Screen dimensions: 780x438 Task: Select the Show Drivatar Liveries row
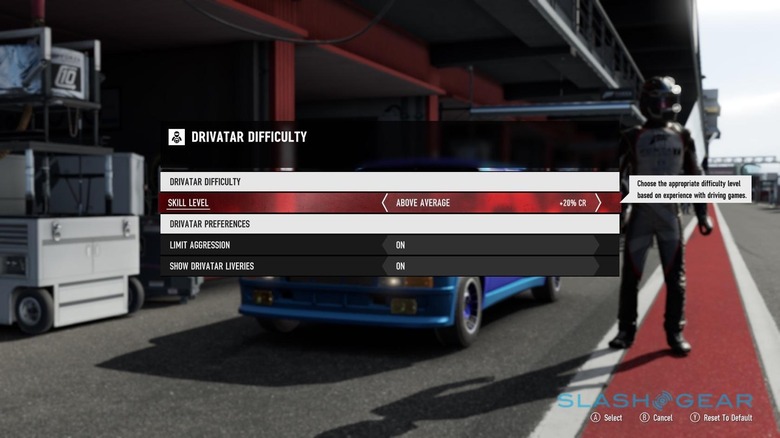(270, 266)
